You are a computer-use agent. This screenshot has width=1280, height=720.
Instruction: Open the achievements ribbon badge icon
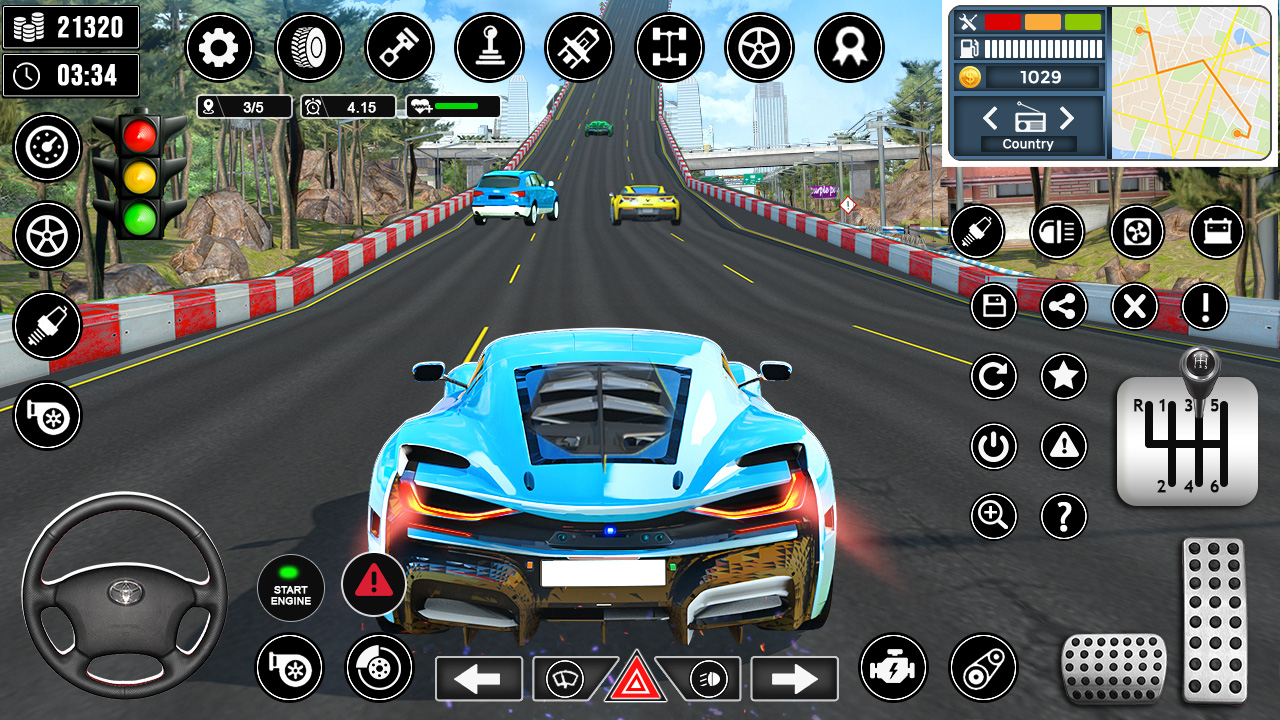click(x=850, y=47)
